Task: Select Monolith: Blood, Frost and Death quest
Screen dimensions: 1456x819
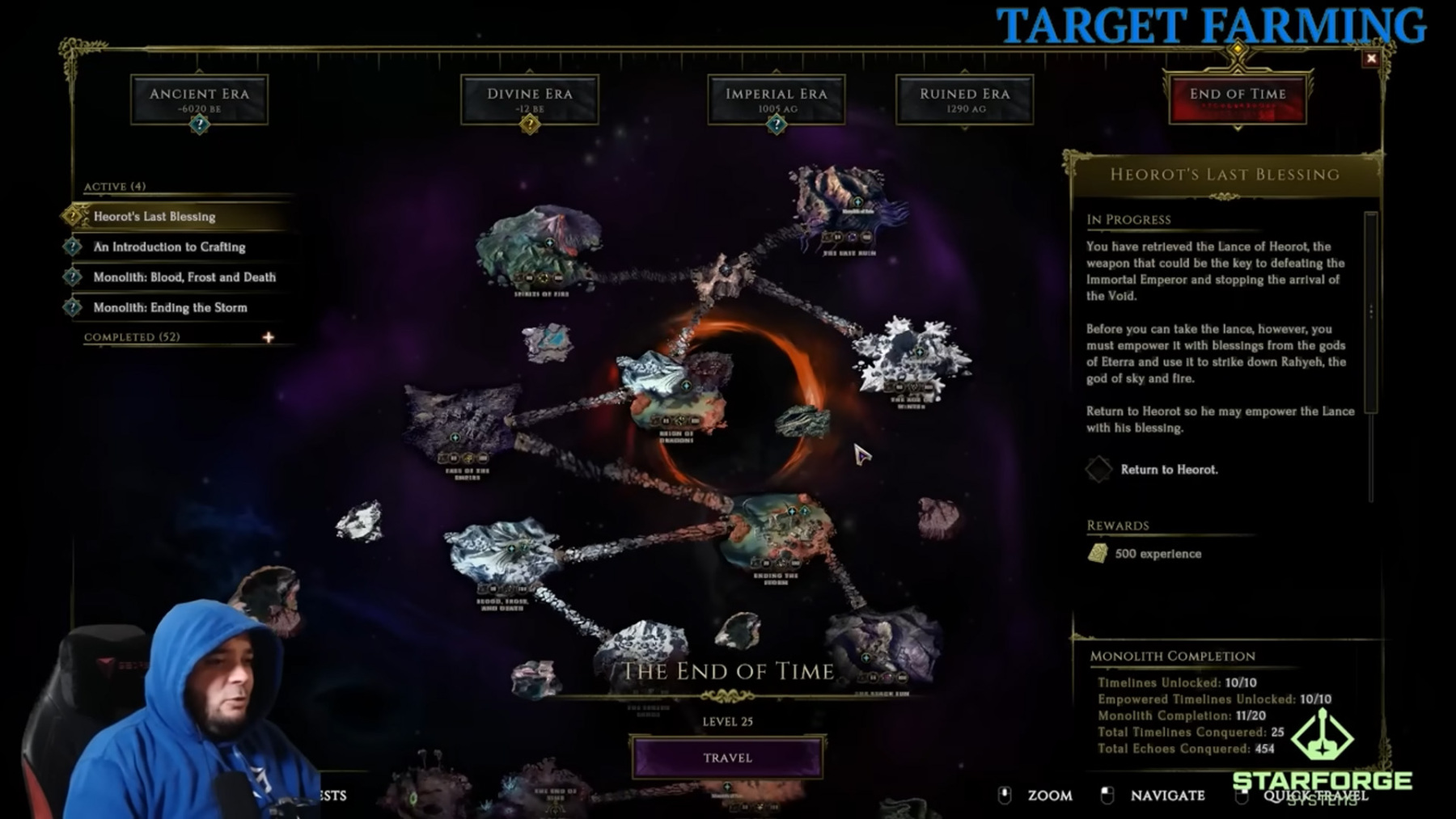Action: (184, 277)
